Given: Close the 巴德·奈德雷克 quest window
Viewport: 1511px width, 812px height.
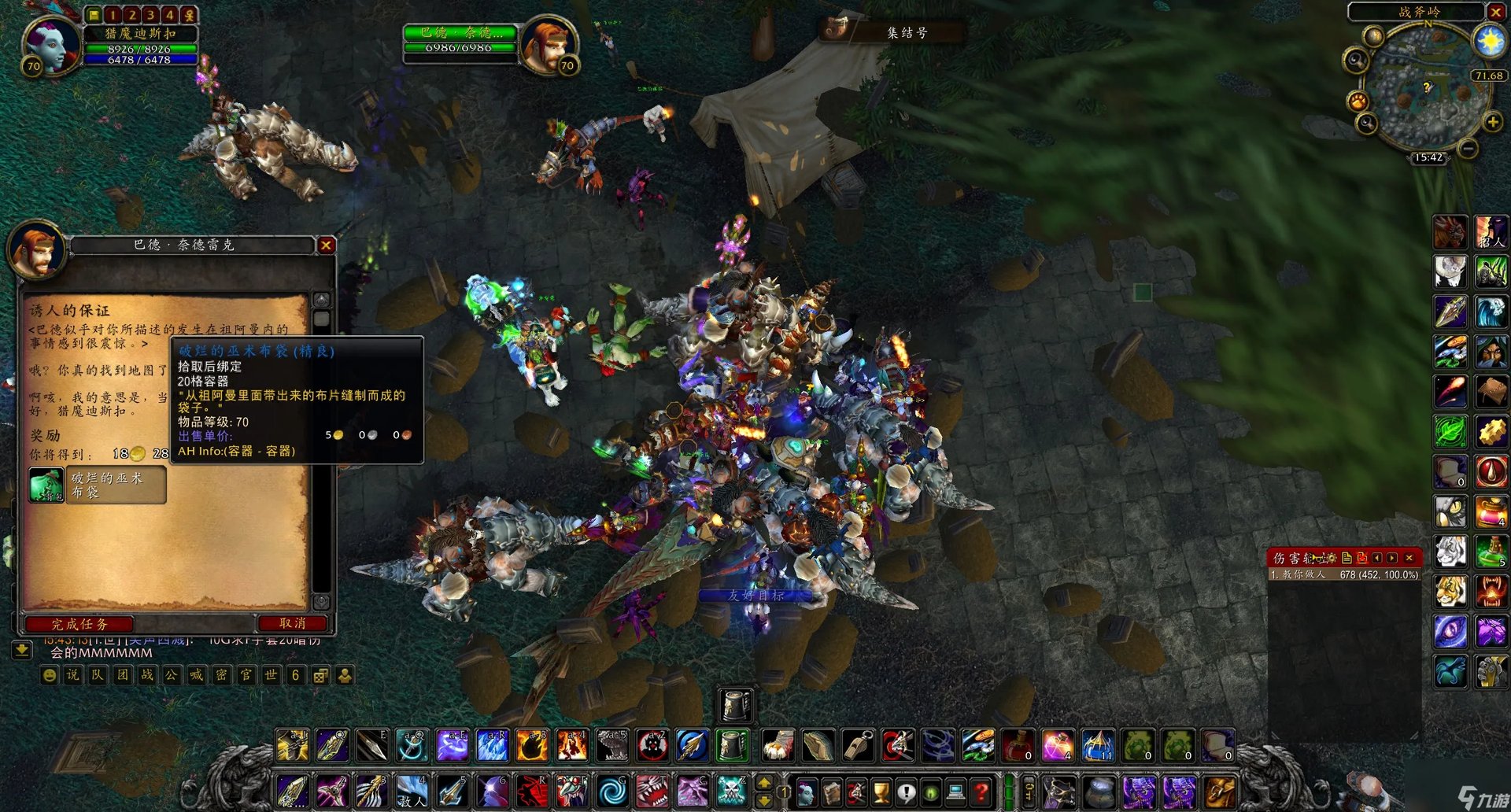Looking at the screenshot, I should click(x=326, y=245).
